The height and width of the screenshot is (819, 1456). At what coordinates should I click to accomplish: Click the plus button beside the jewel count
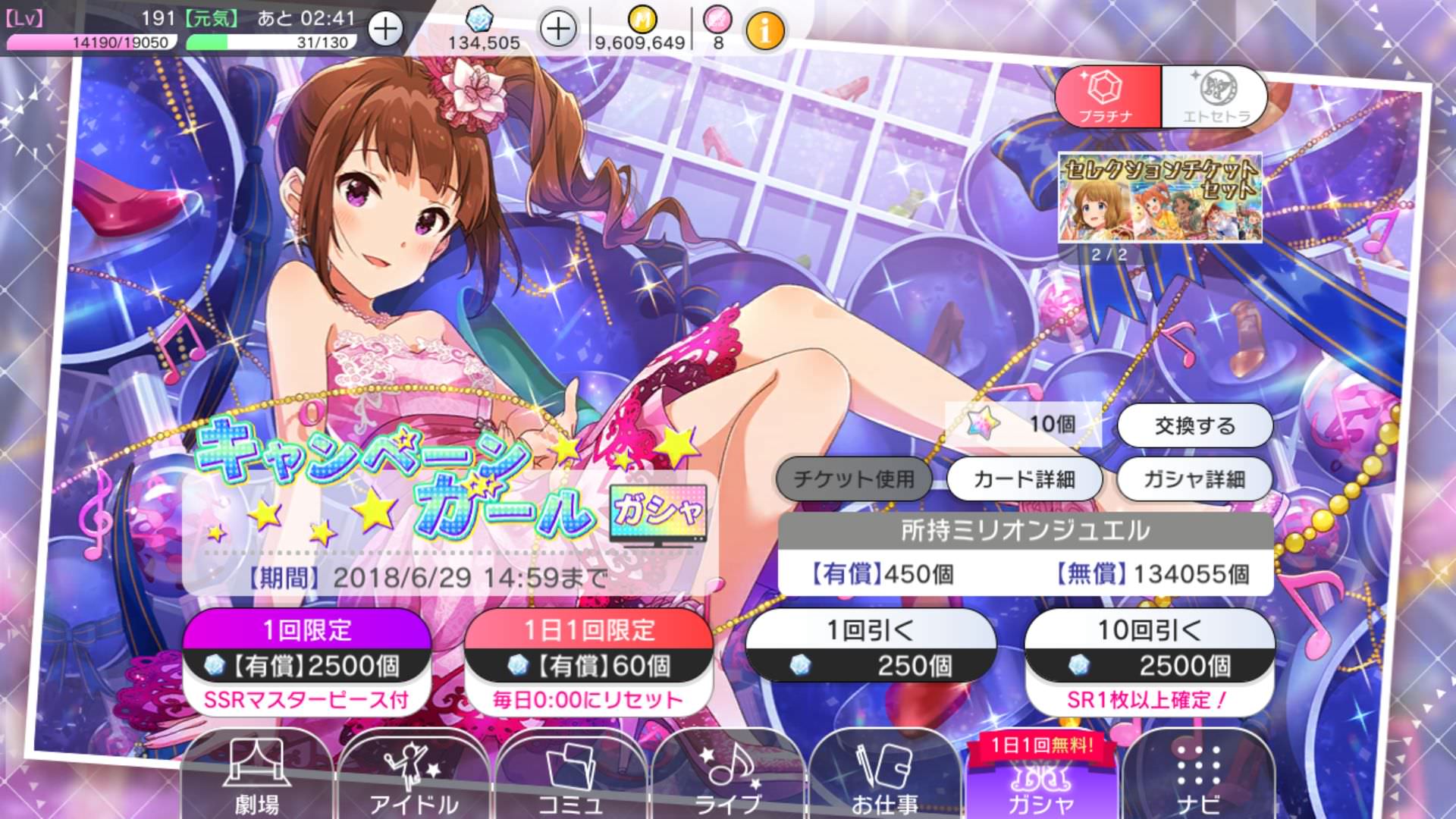[558, 30]
